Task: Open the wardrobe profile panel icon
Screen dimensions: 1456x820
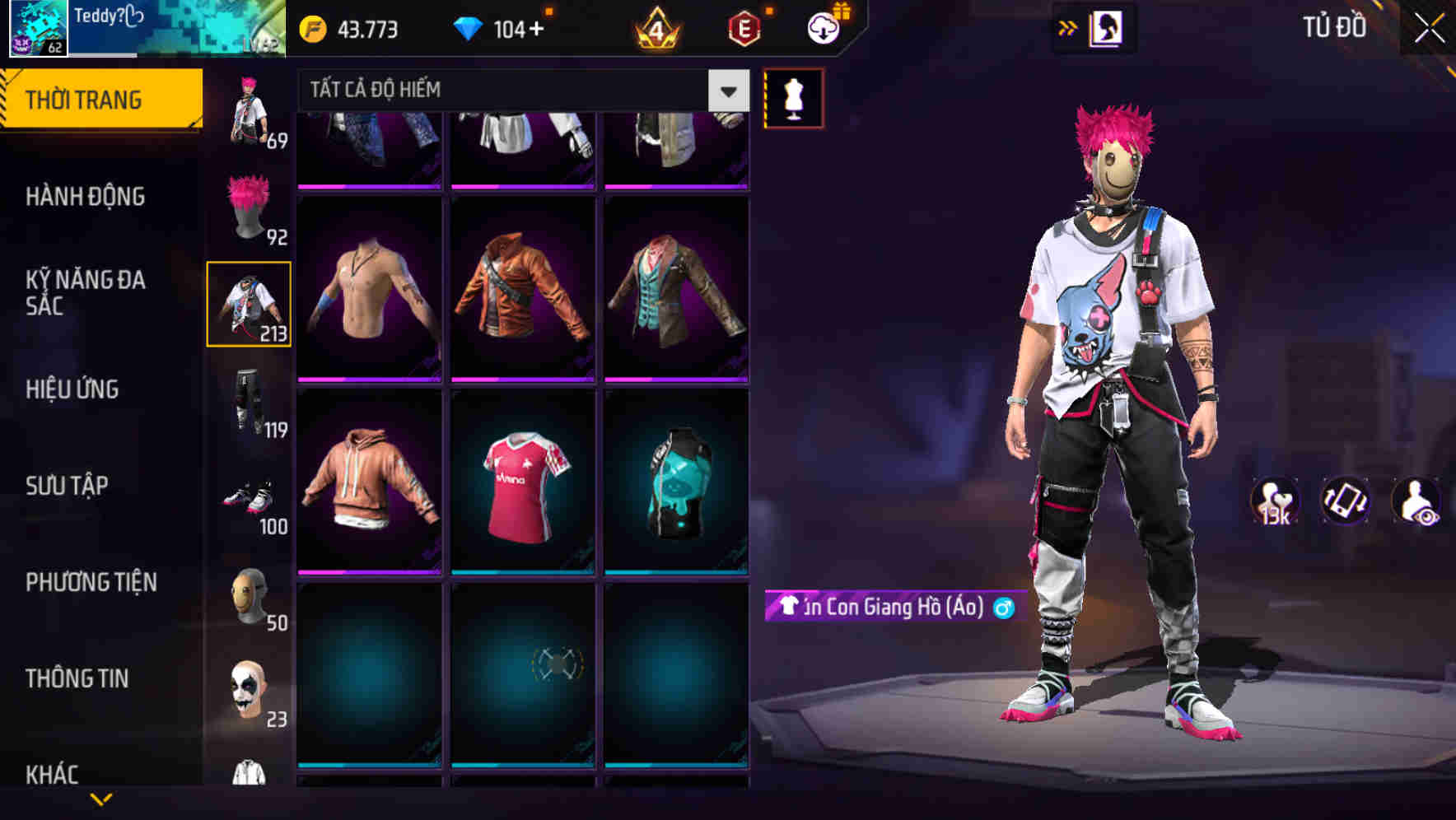Action: (x=1107, y=27)
